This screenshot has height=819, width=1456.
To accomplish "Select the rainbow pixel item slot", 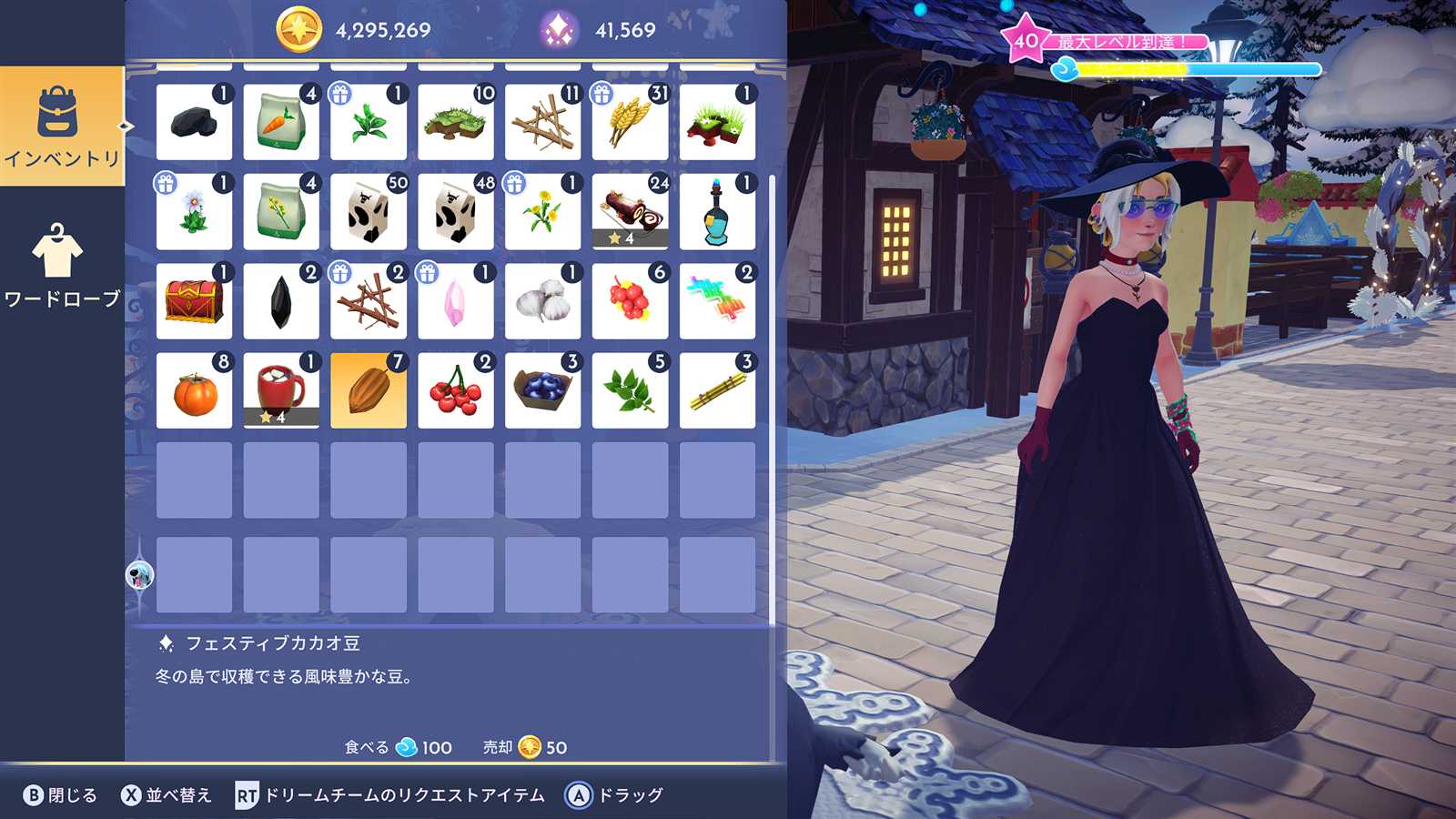I will (717, 301).
